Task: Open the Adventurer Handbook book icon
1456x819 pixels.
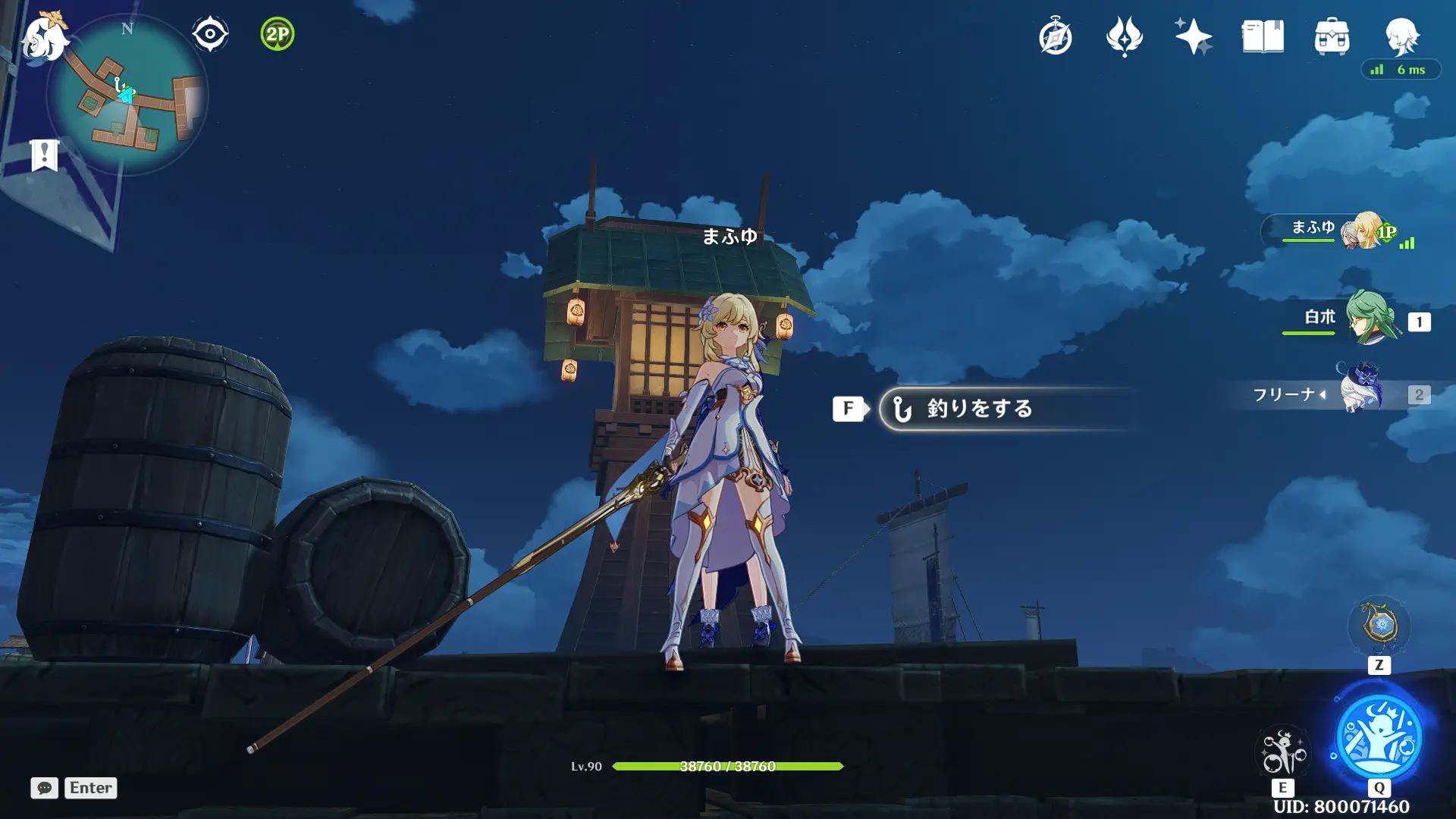Action: 1263,36
